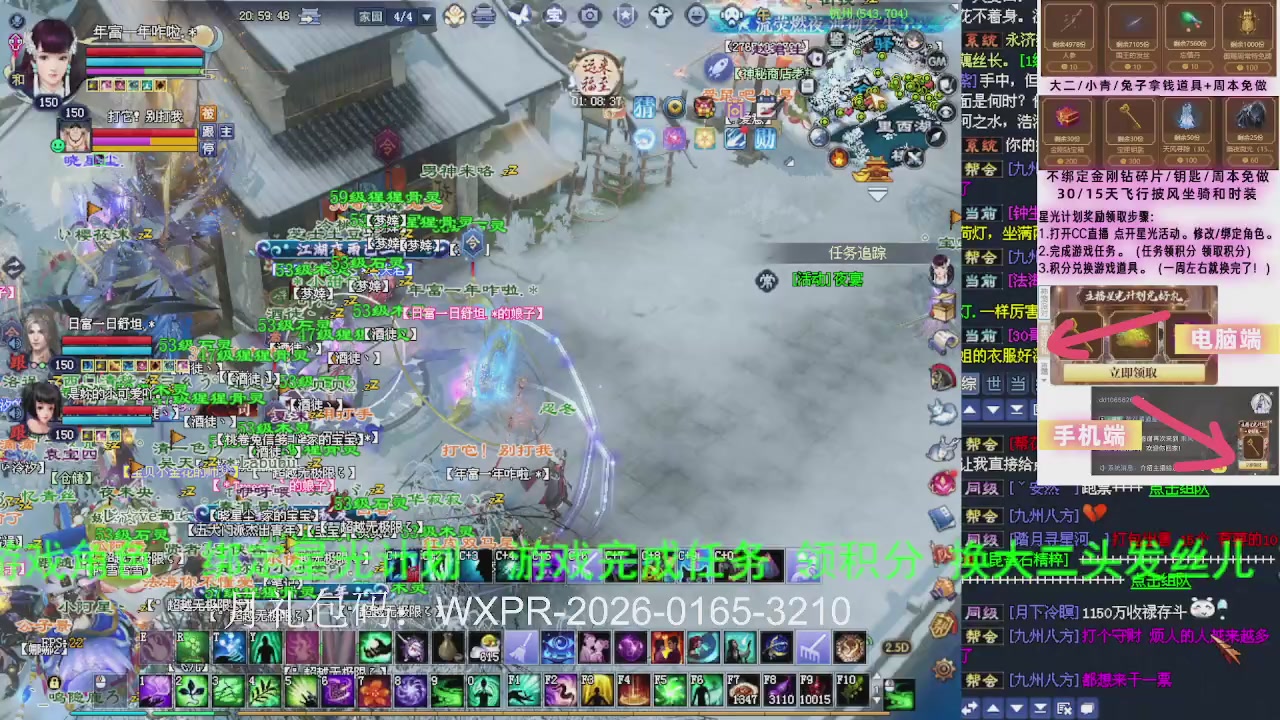The image size is (1280, 720).
Task: Open the screenshot camera tool in the top bar
Action: coord(590,16)
